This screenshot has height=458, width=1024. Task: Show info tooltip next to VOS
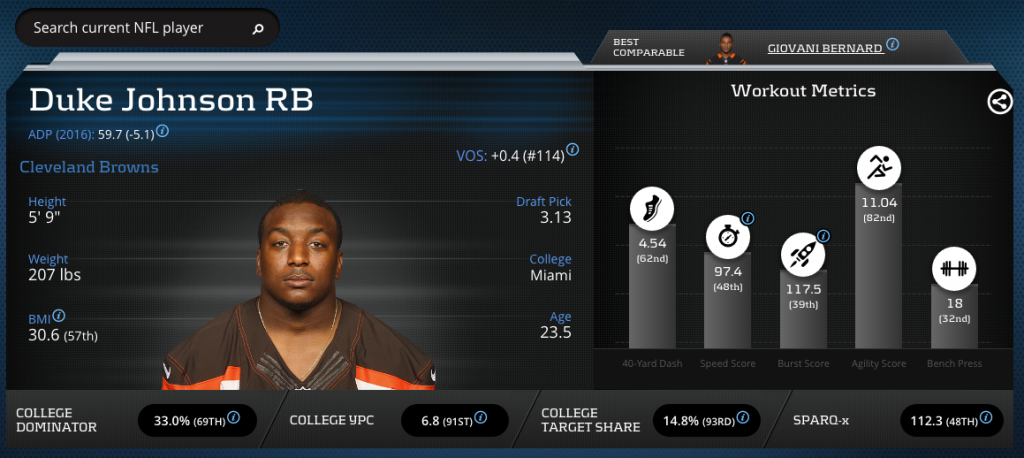[x=573, y=150]
